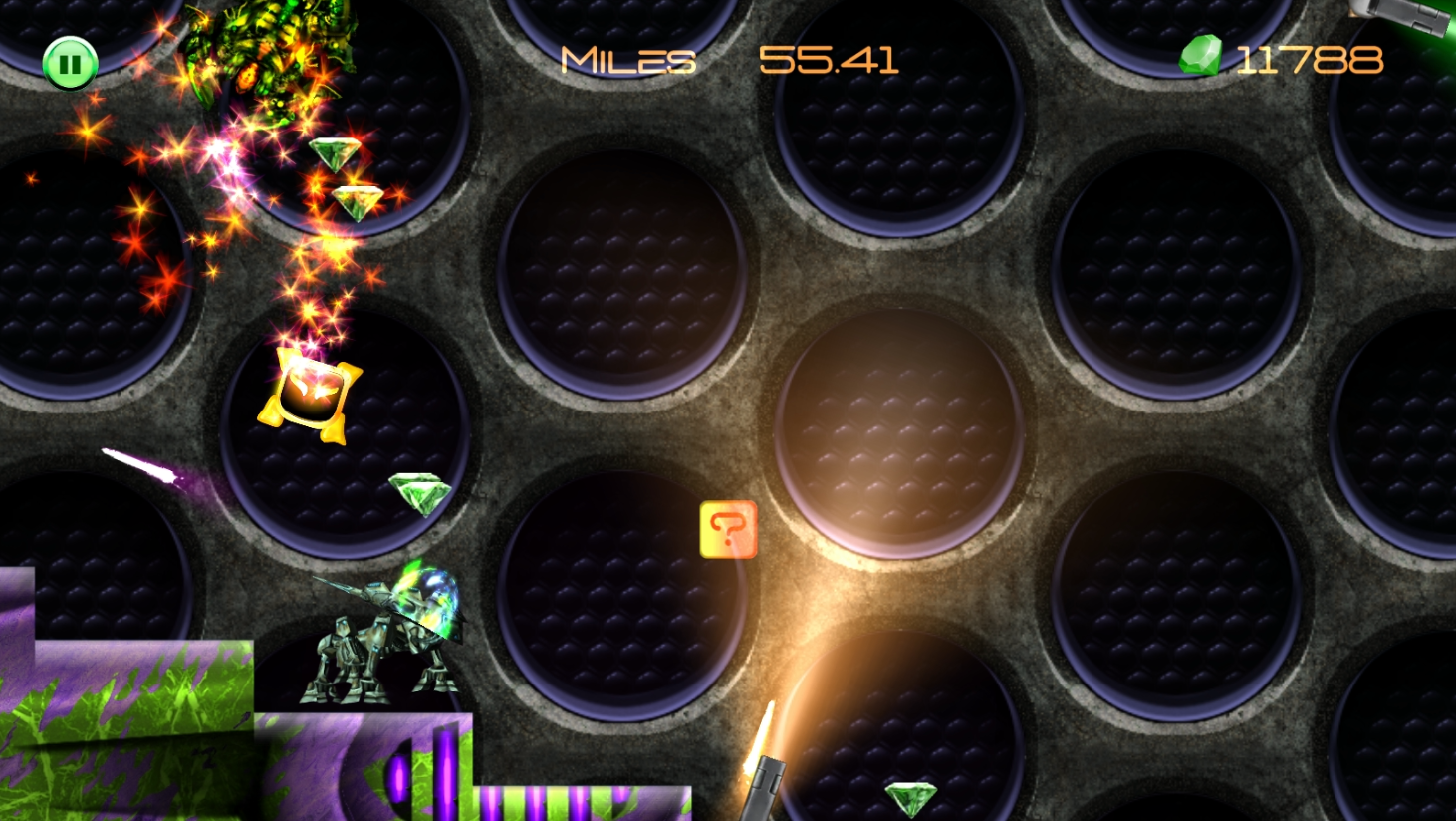
Task: Click the gem icon beside the 11788 counter
Action: [x=1199, y=57]
